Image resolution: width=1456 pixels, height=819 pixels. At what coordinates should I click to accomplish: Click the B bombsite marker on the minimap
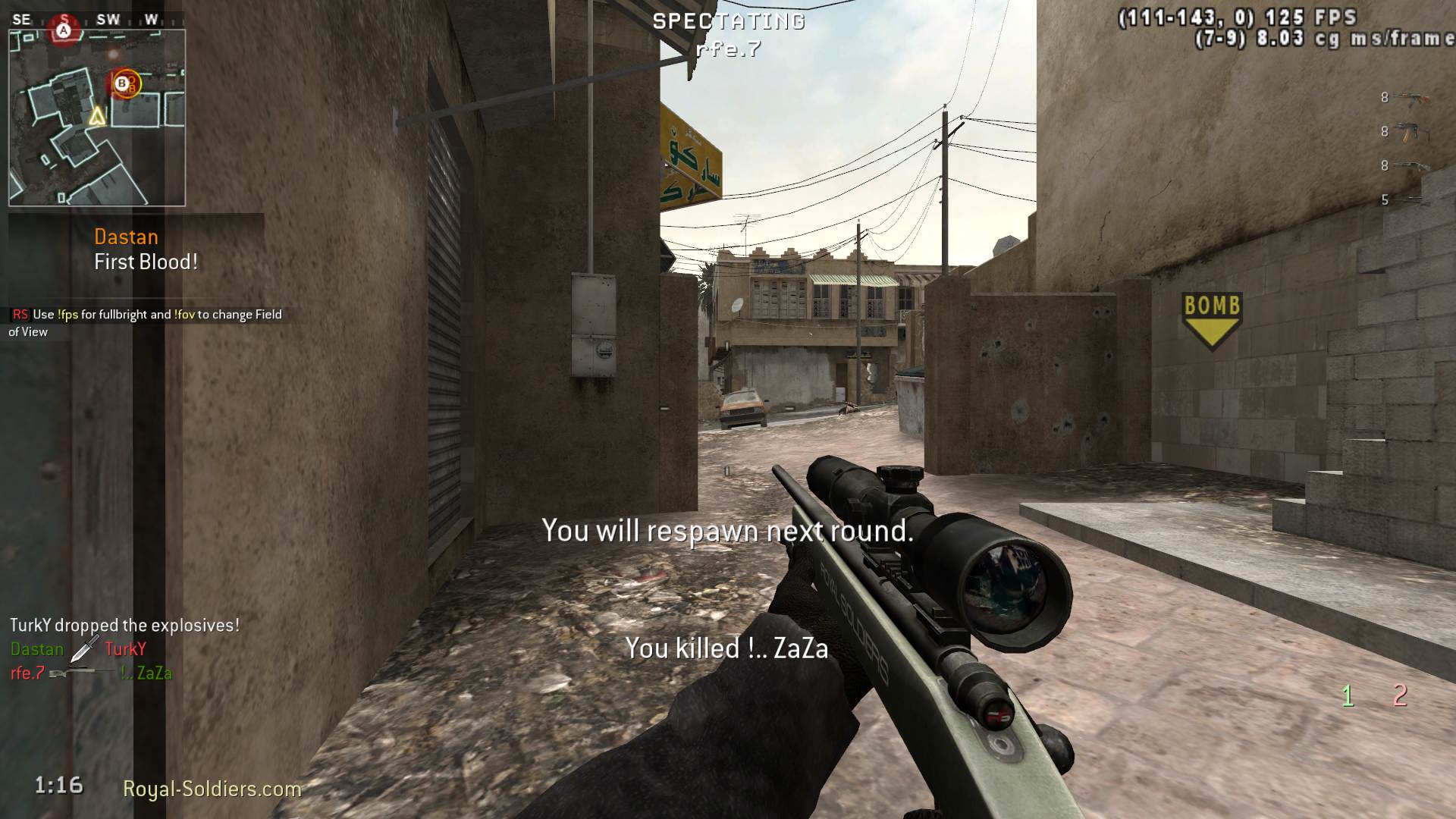[123, 85]
